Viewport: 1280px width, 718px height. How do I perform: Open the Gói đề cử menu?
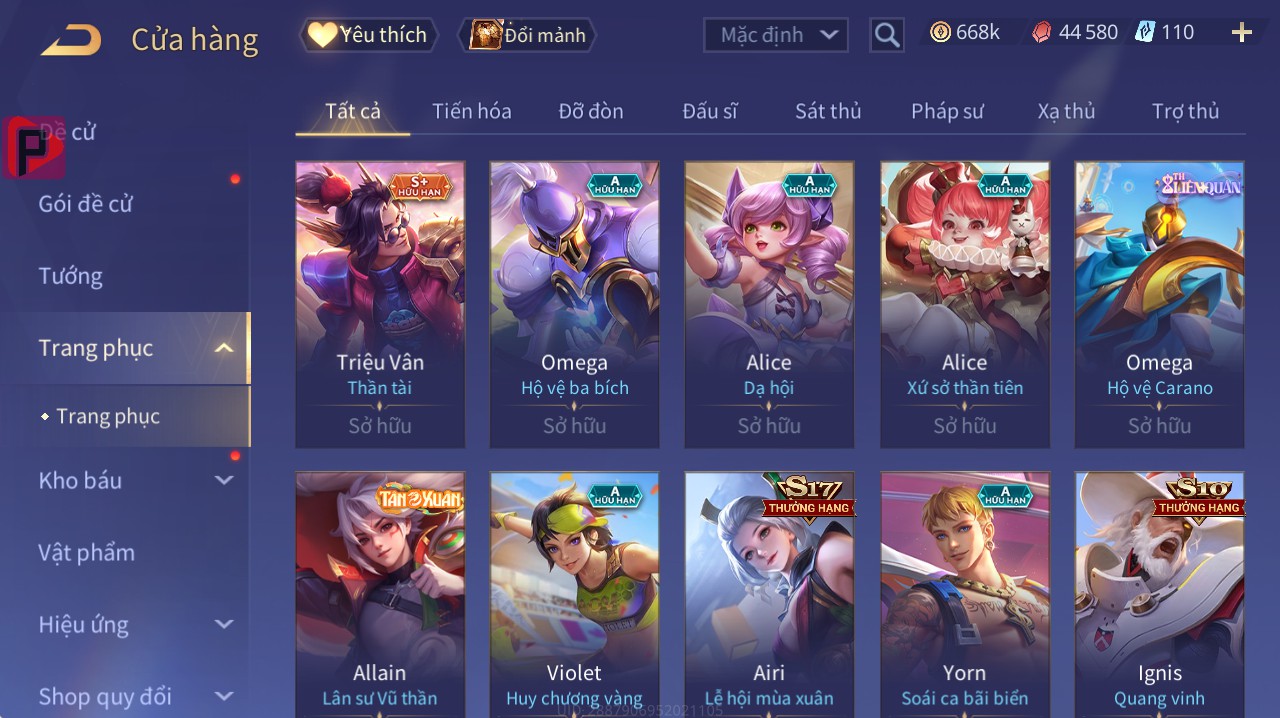pos(86,204)
